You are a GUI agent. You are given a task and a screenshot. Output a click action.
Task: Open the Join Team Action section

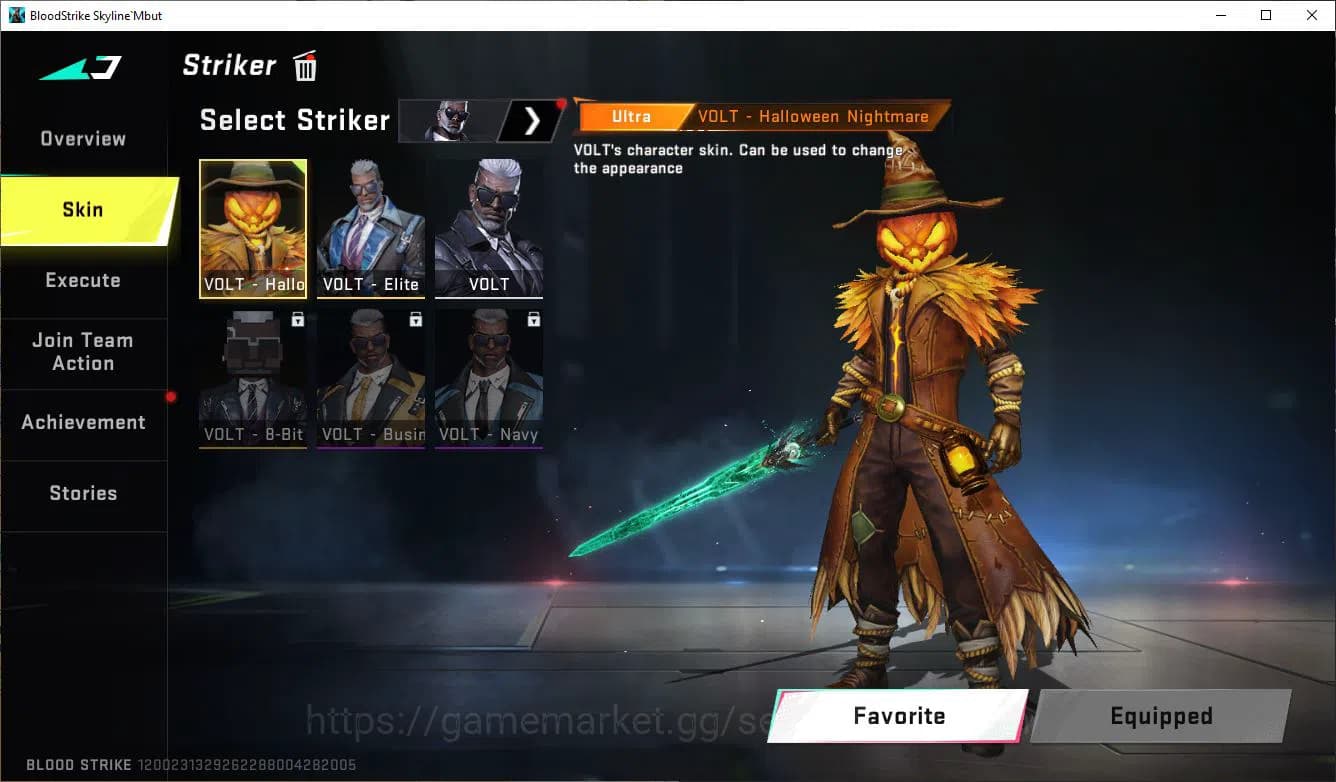click(x=82, y=352)
